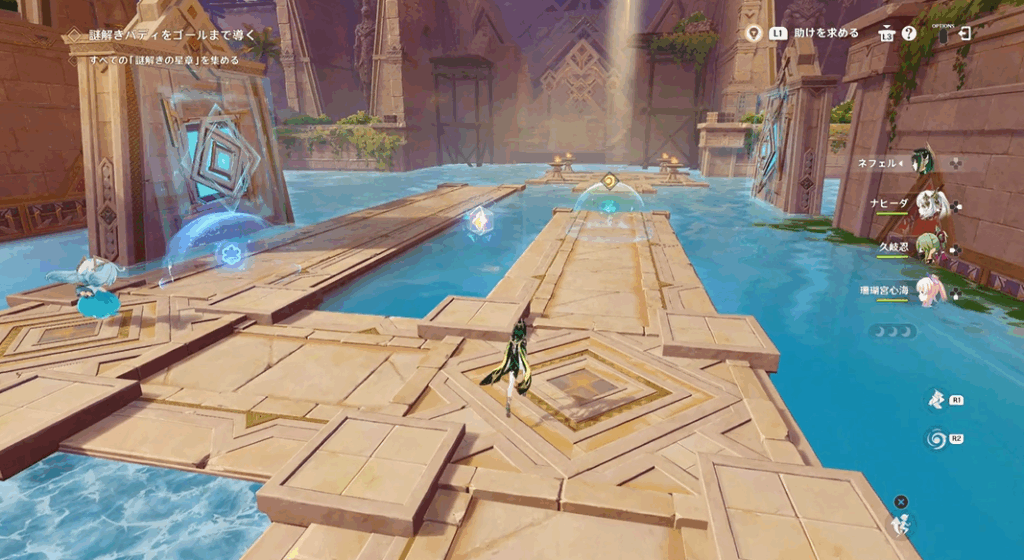Switch to party member ナヒーダ

click(929, 204)
